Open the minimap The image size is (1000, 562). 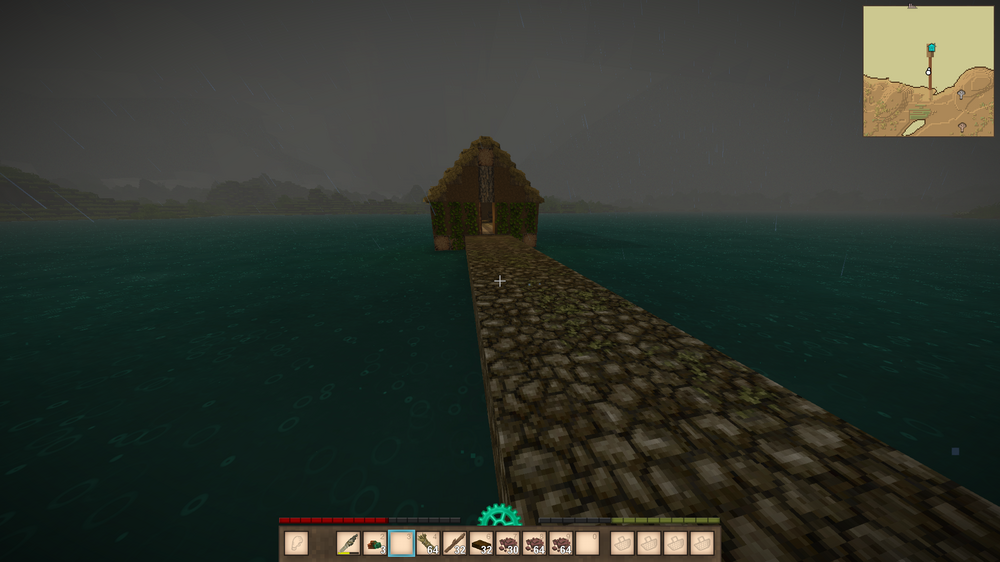(929, 71)
